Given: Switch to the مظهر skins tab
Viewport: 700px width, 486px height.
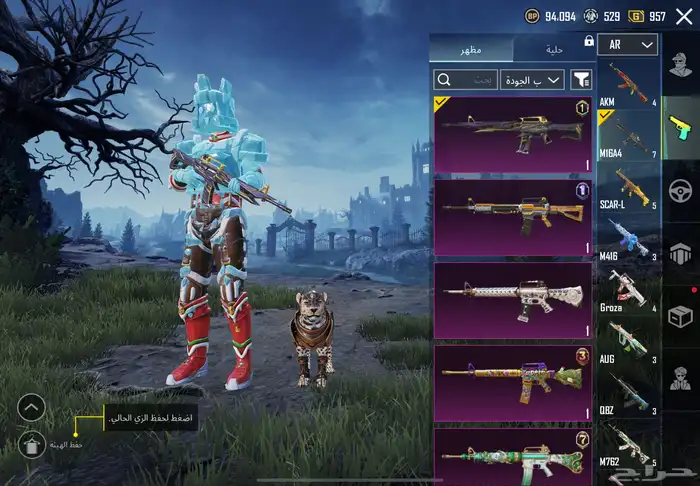Looking at the screenshot, I should tap(470, 49).
